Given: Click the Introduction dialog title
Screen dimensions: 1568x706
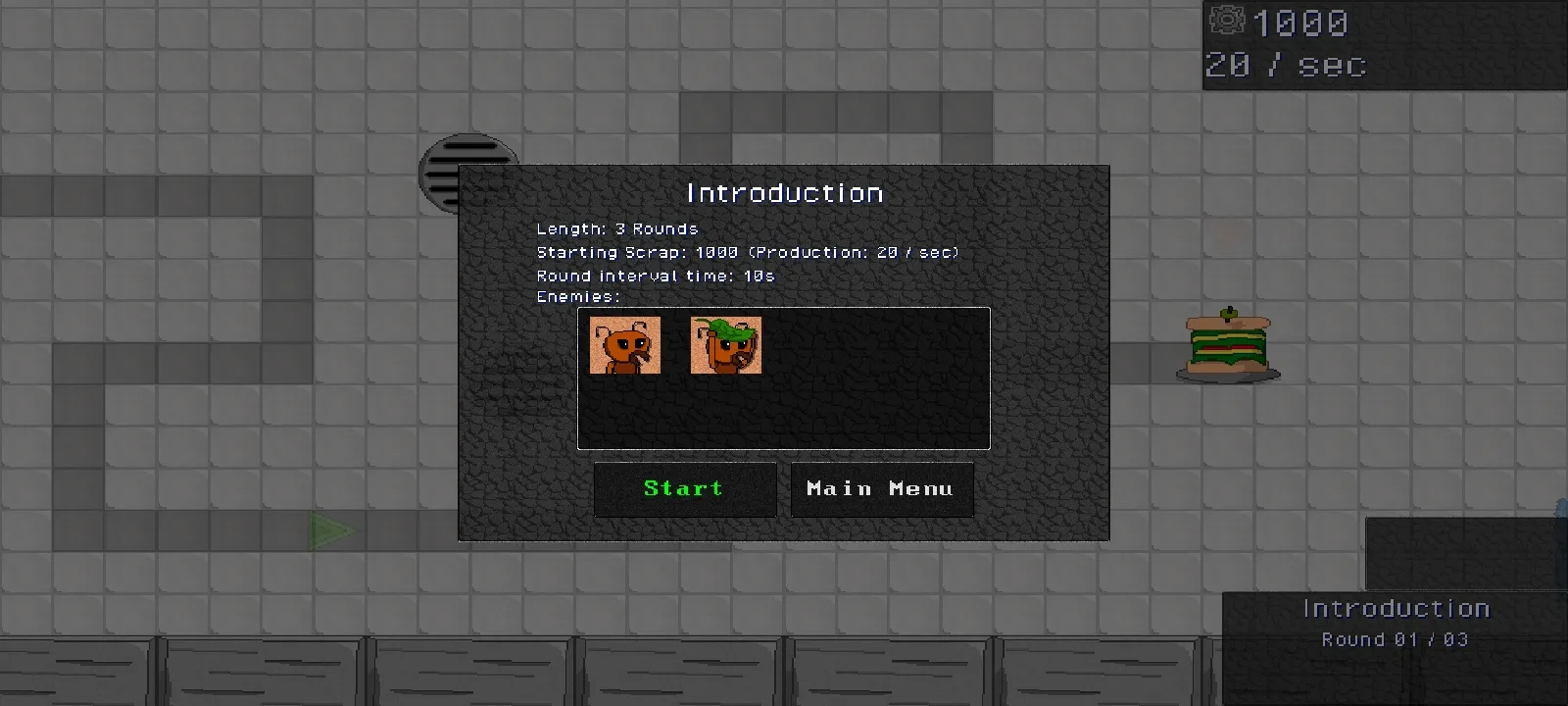Looking at the screenshot, I should click(784, 192).
